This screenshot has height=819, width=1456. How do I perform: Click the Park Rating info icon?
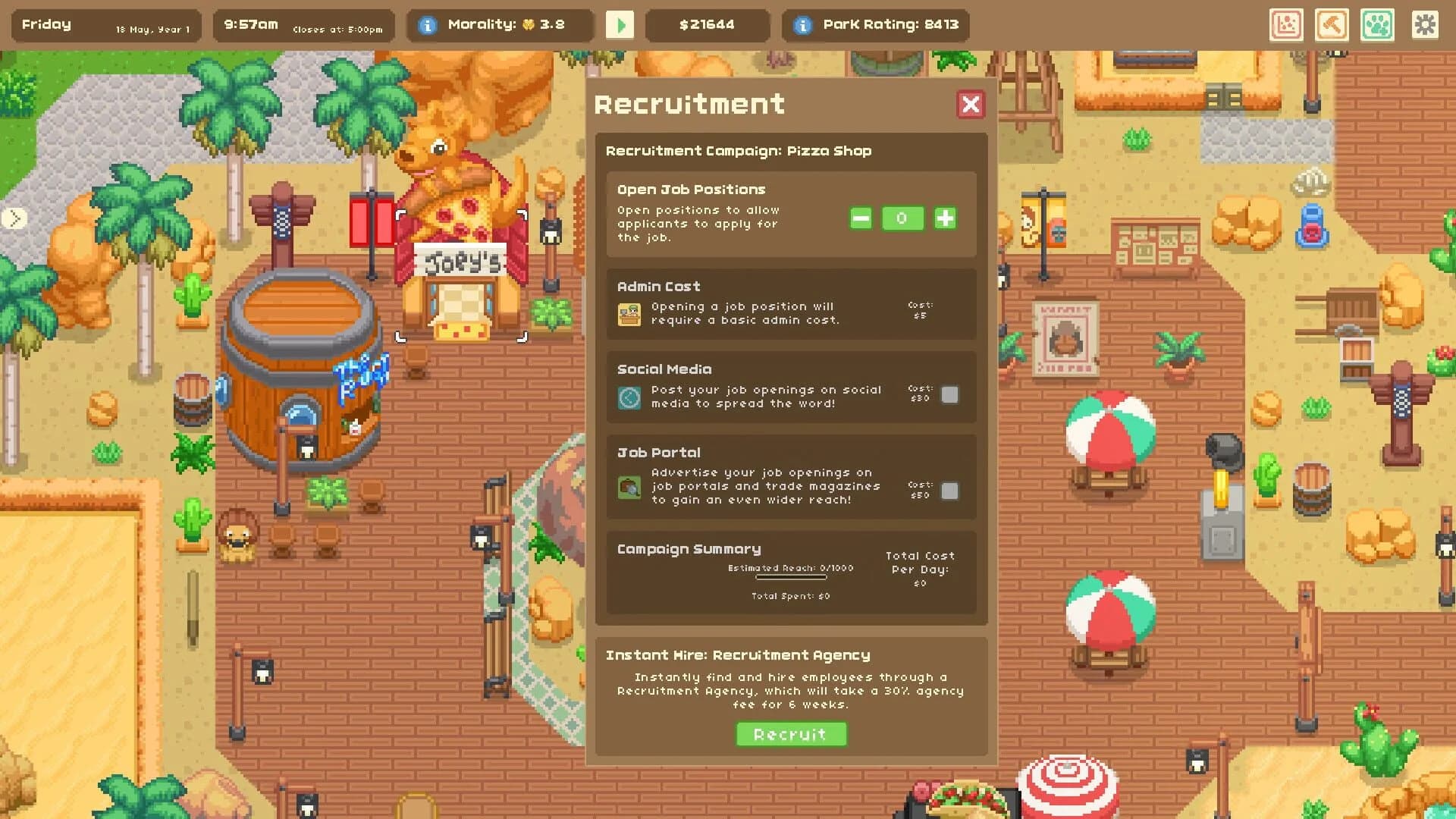pos(802,24)
